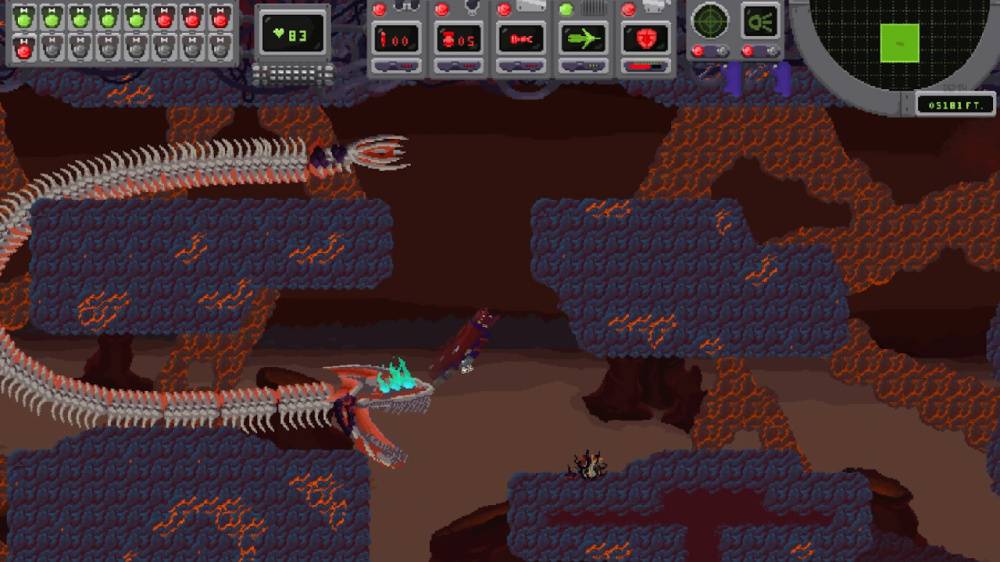This screenshot has width=1000, height=562.
Task: Select the weapon screen showing 100 ammo
Action: point(397,39)
